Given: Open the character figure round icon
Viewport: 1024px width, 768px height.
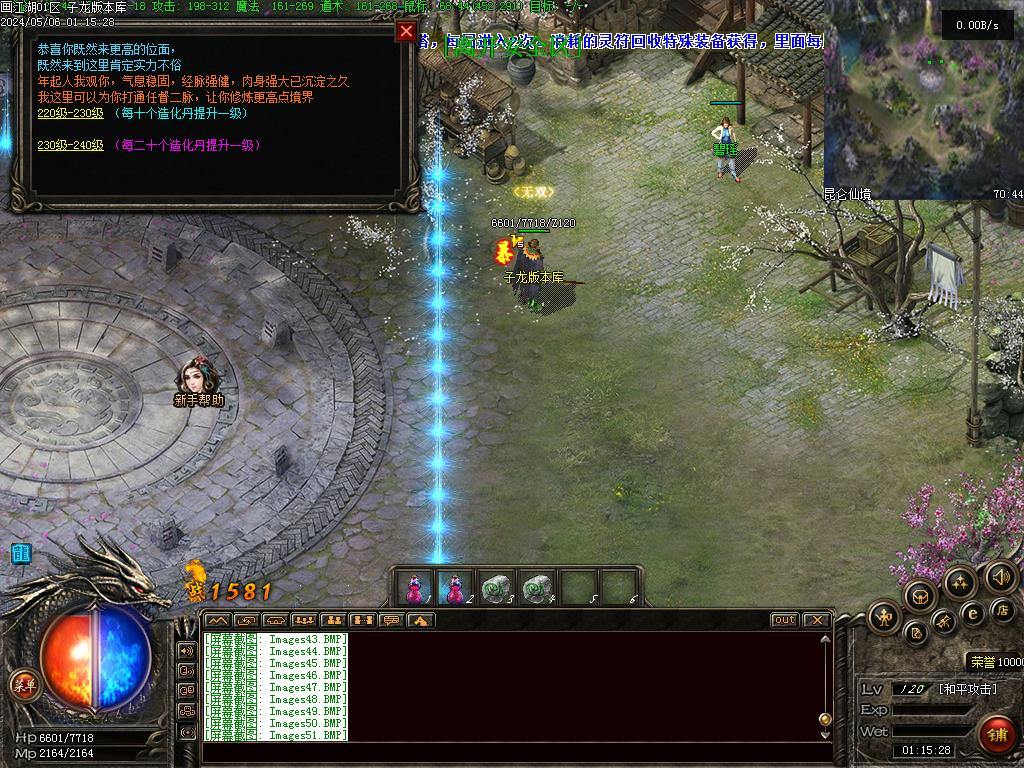Looking at the screenshot, I should click(883, 617).
